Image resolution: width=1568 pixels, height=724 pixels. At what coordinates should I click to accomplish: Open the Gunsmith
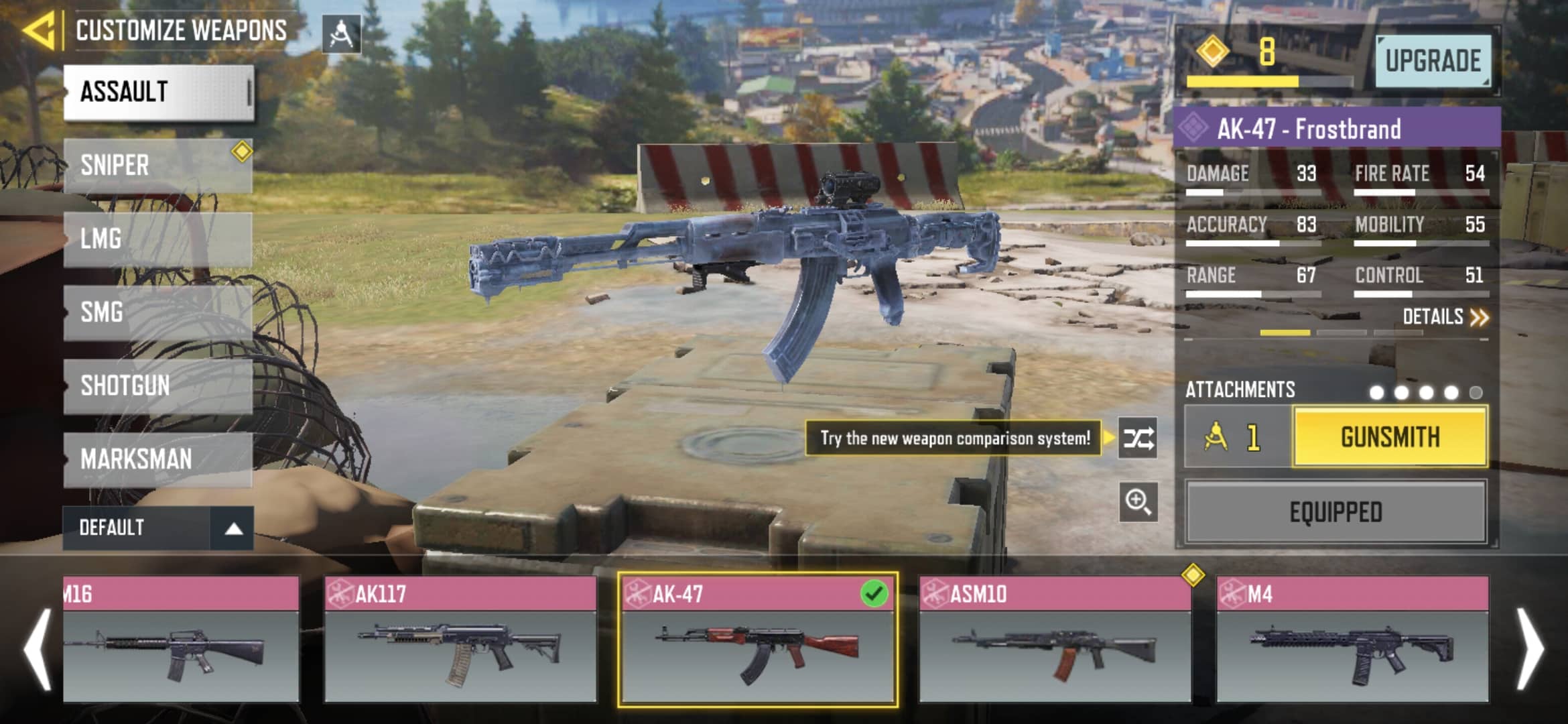1390,437
